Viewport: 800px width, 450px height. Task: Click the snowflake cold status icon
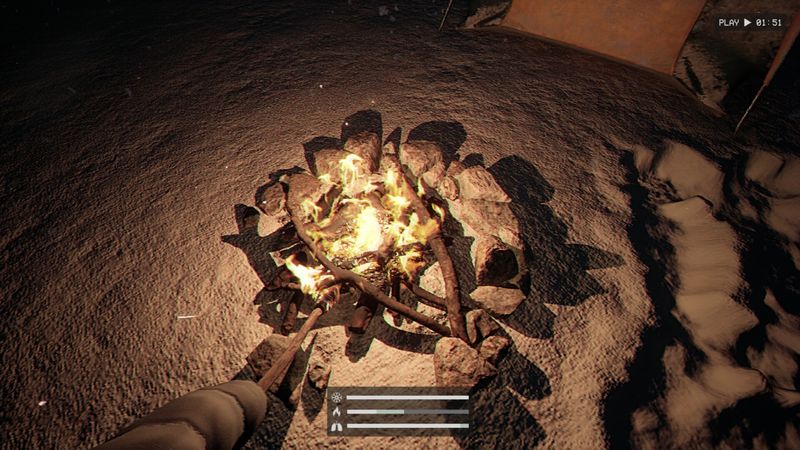(336, 397)
